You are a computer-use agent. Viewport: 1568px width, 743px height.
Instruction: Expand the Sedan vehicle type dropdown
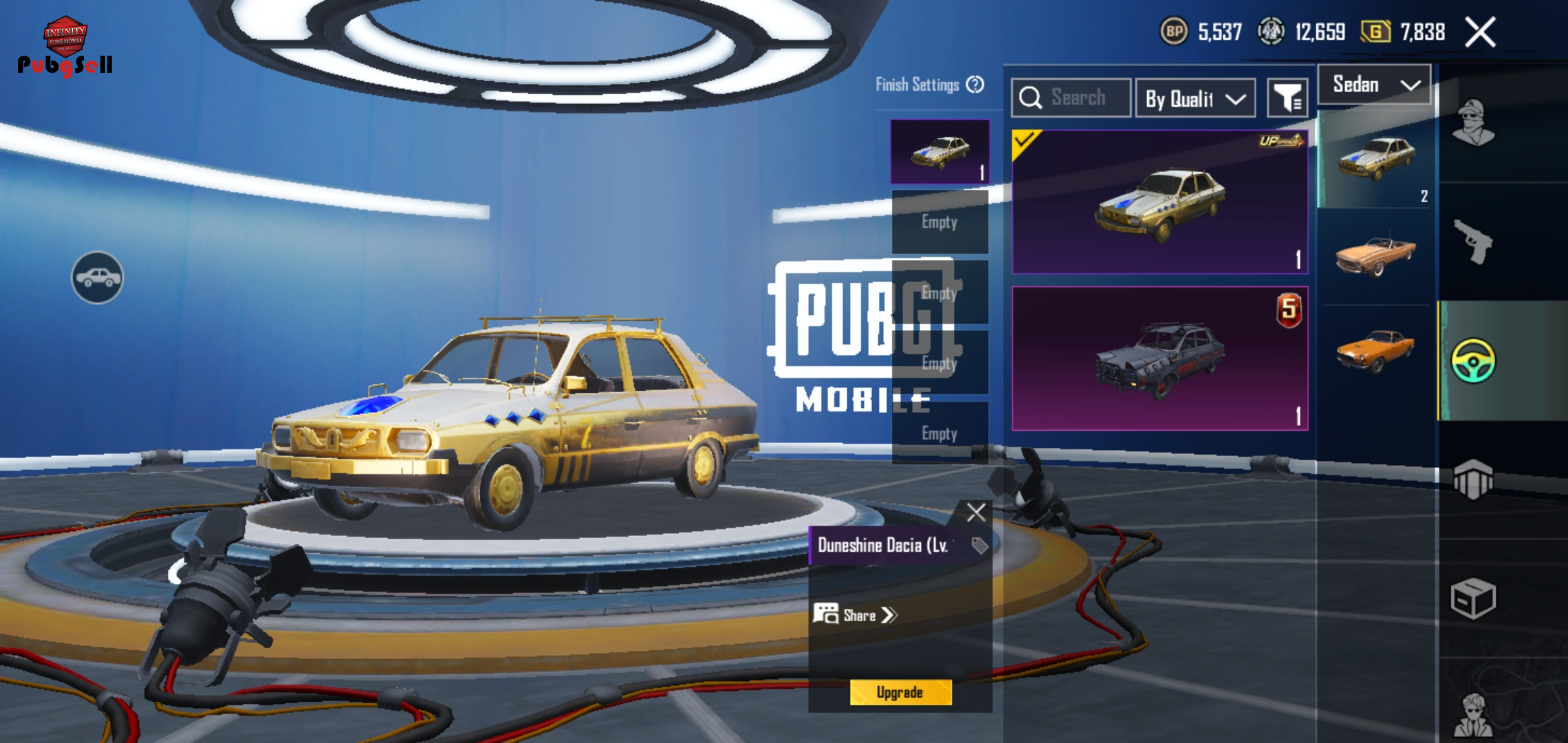1375,85
